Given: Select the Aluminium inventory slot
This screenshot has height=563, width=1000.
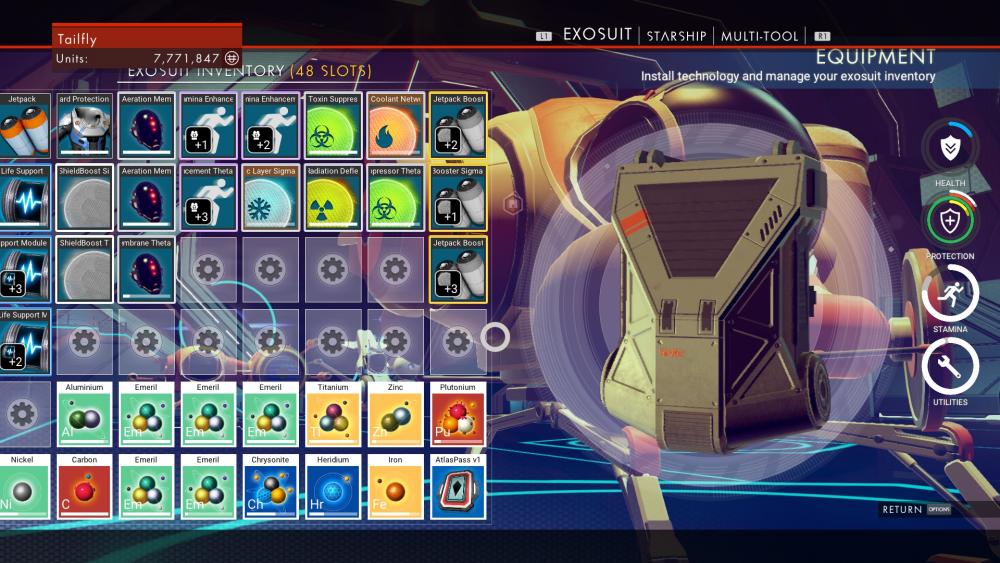Looking at the screenshot, I should coord(84,415).
